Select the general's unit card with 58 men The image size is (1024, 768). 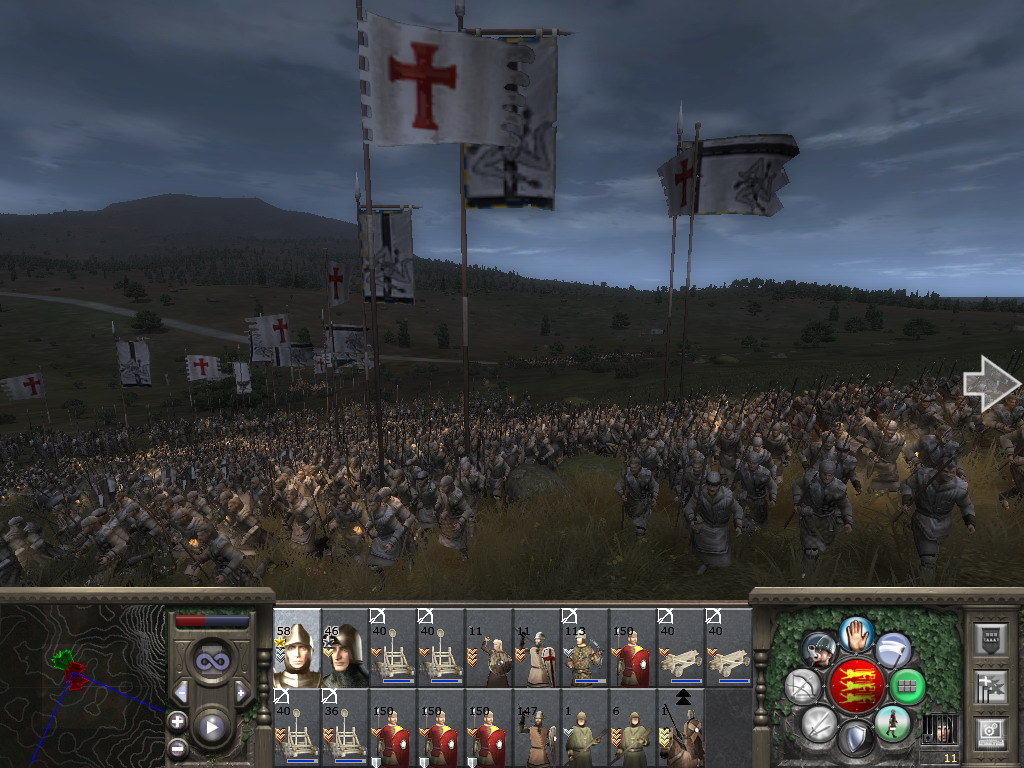point(297,648)
